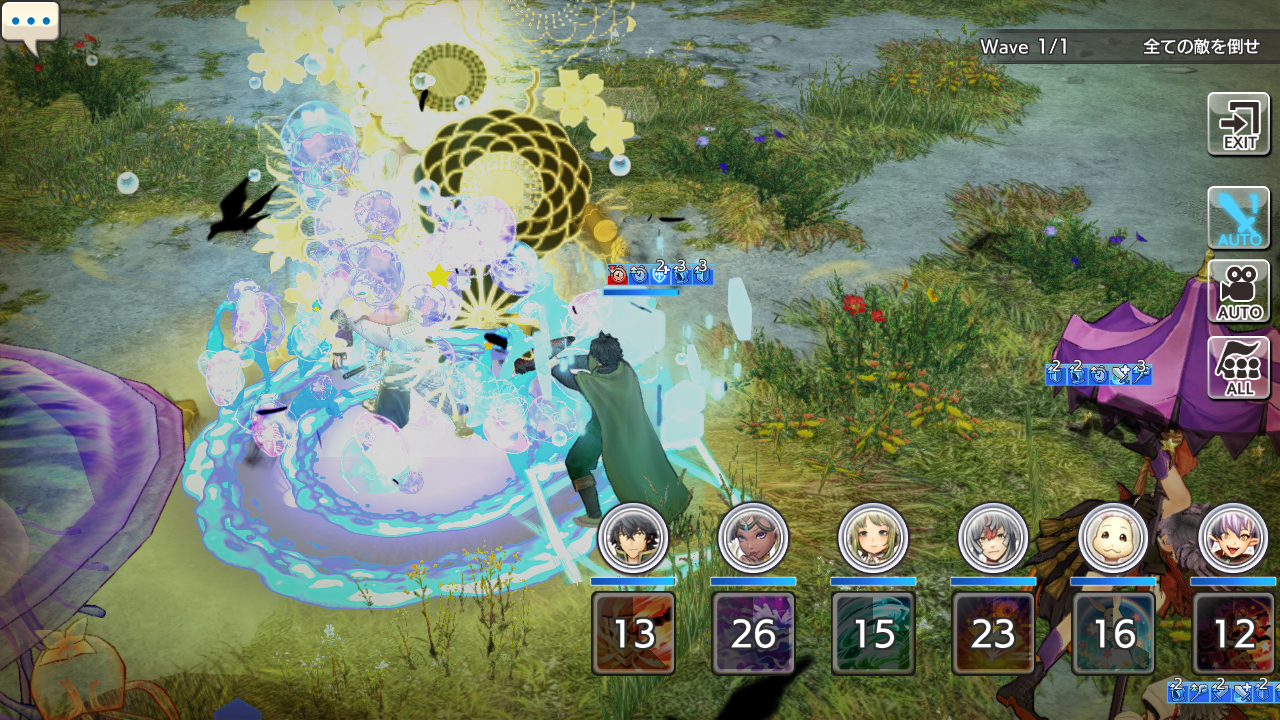The width and height of the screenshot is (1280, 720).
Task: Open the chat speech bubble
Action: coord(30,25)
